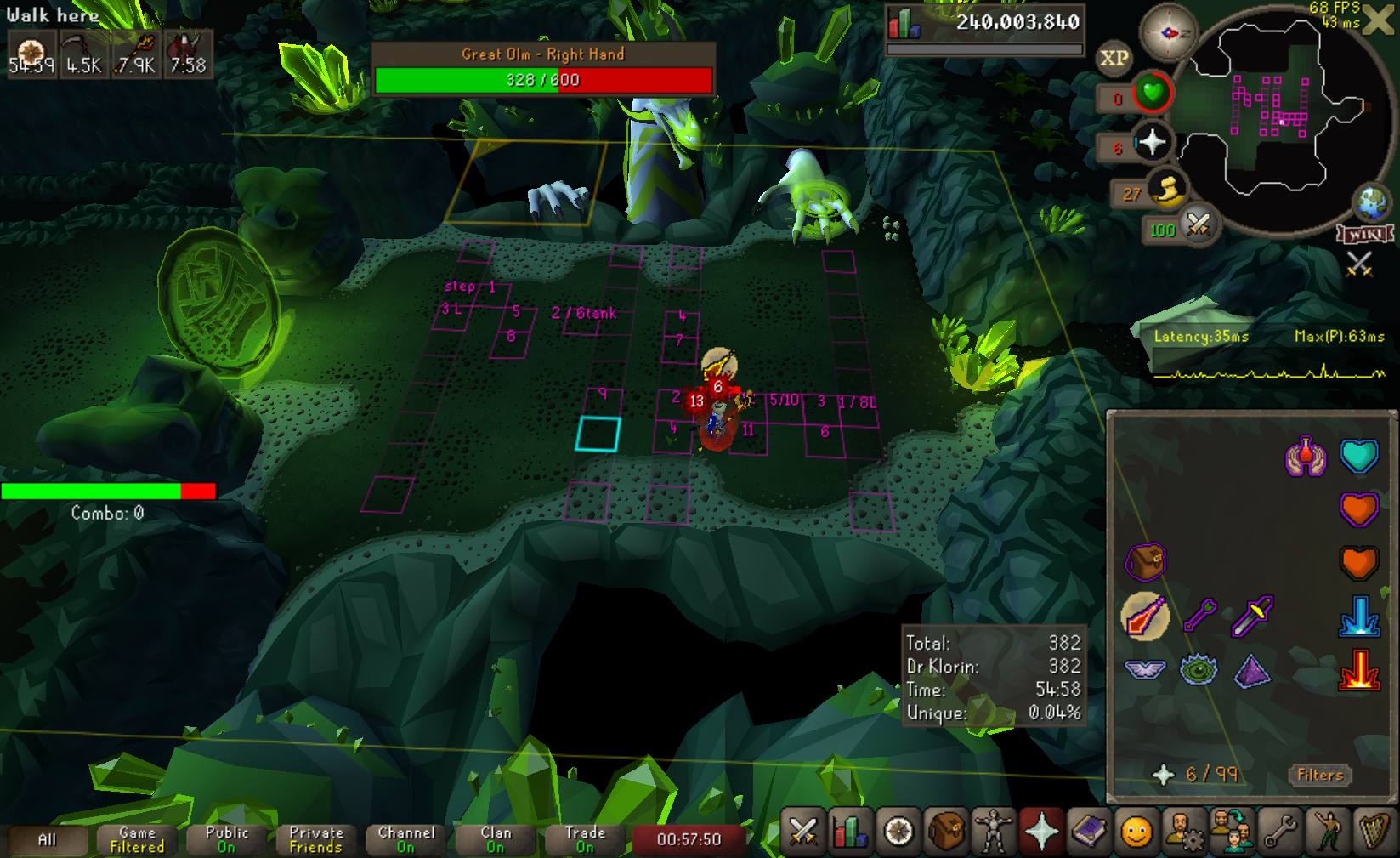
Task: Activate the teal heart prayer icon
Action: pos(1358,456)
